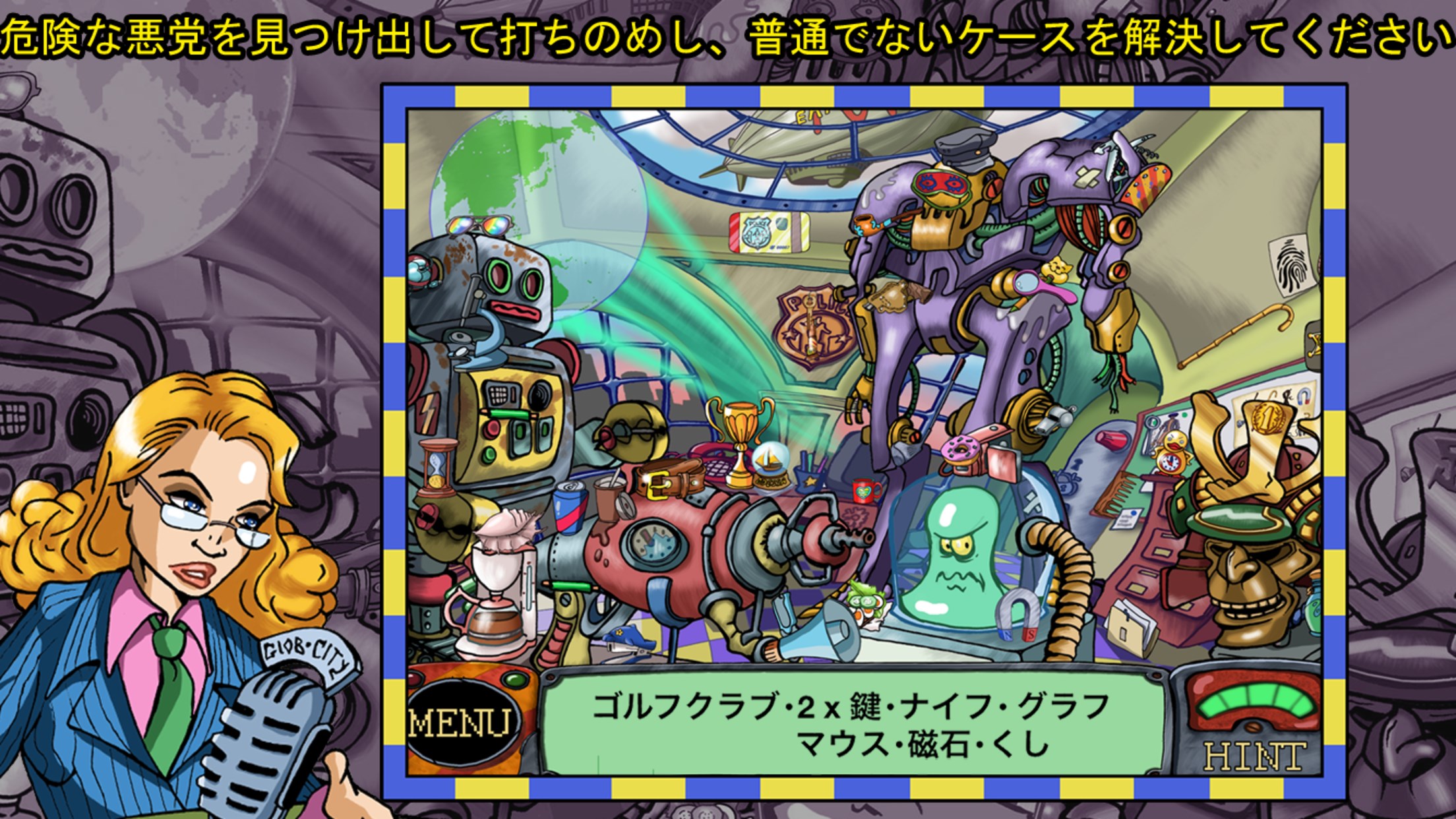Viewport: 1456px width, 819px height.
Task: Select the pink donut near the robot's leg
Action: tap(960, 449)
